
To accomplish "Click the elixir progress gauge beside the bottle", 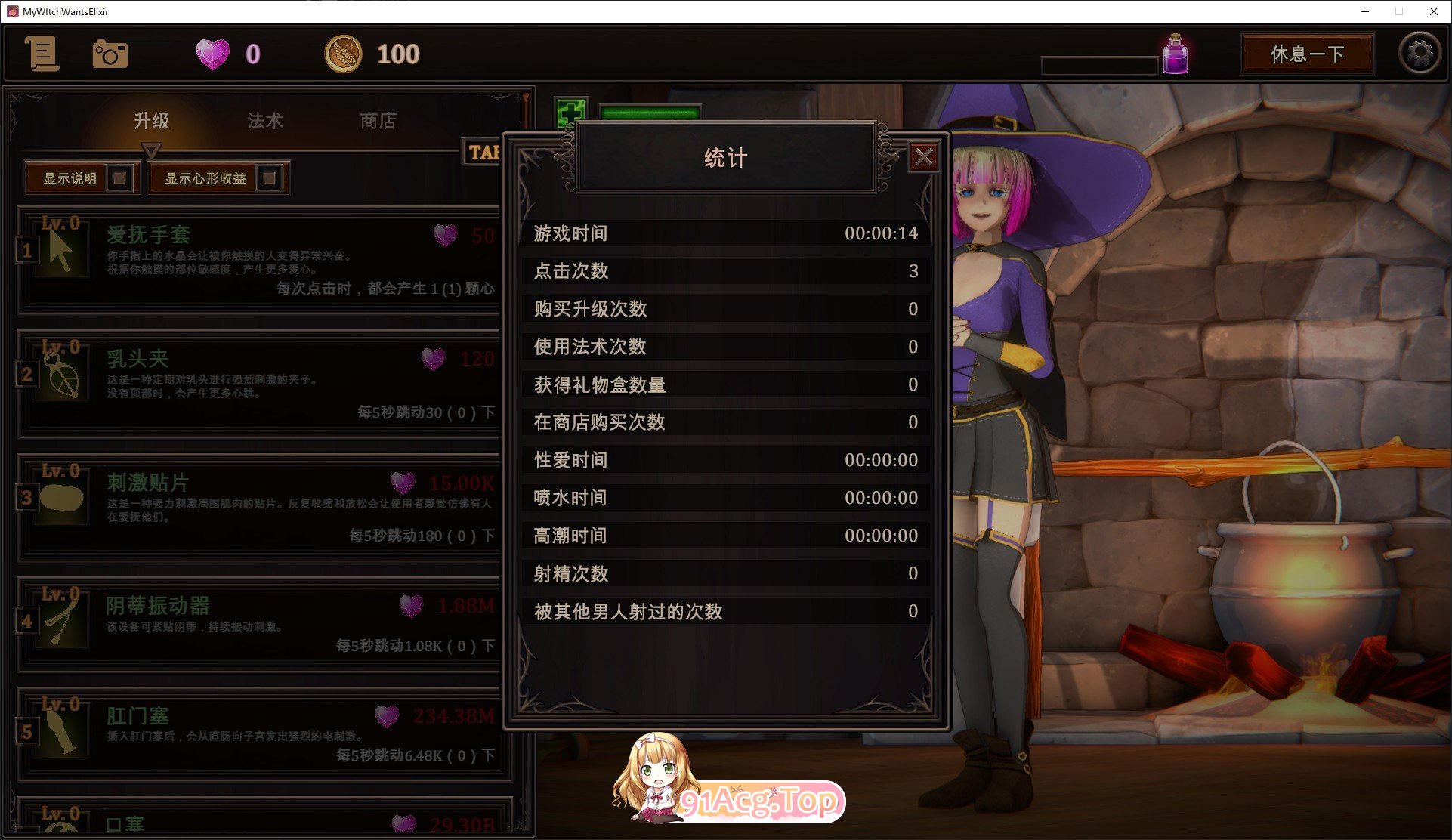I will (1099, 63).
